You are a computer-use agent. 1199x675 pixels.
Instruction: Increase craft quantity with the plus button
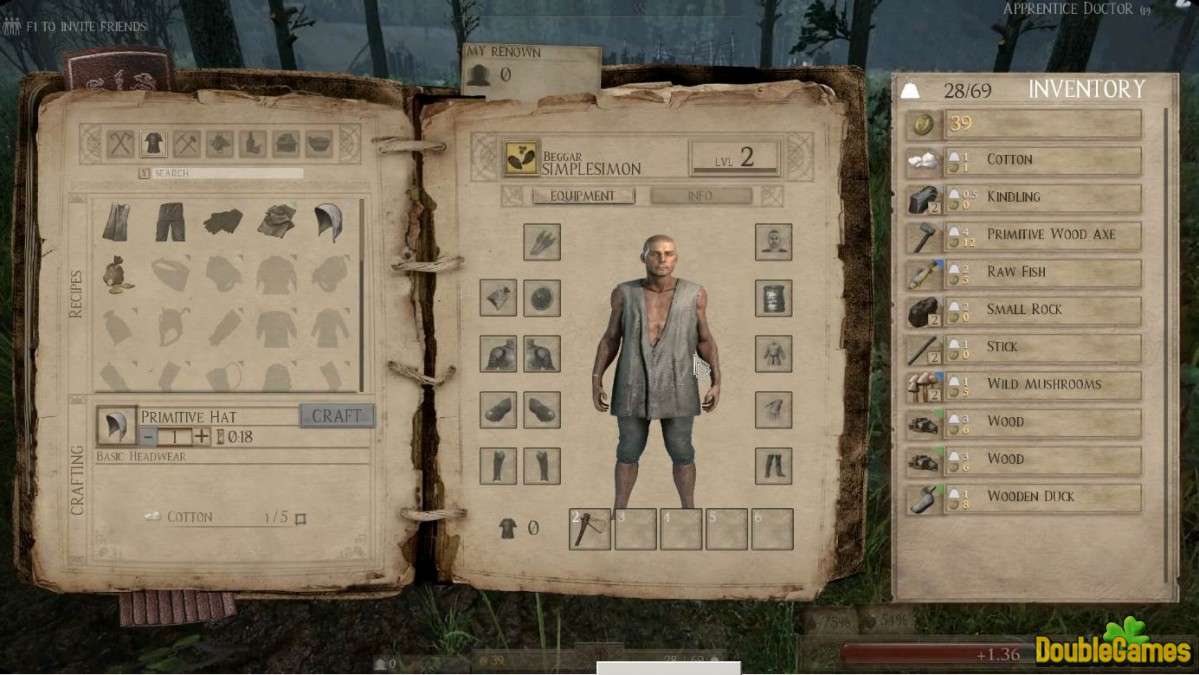(202, 436)
